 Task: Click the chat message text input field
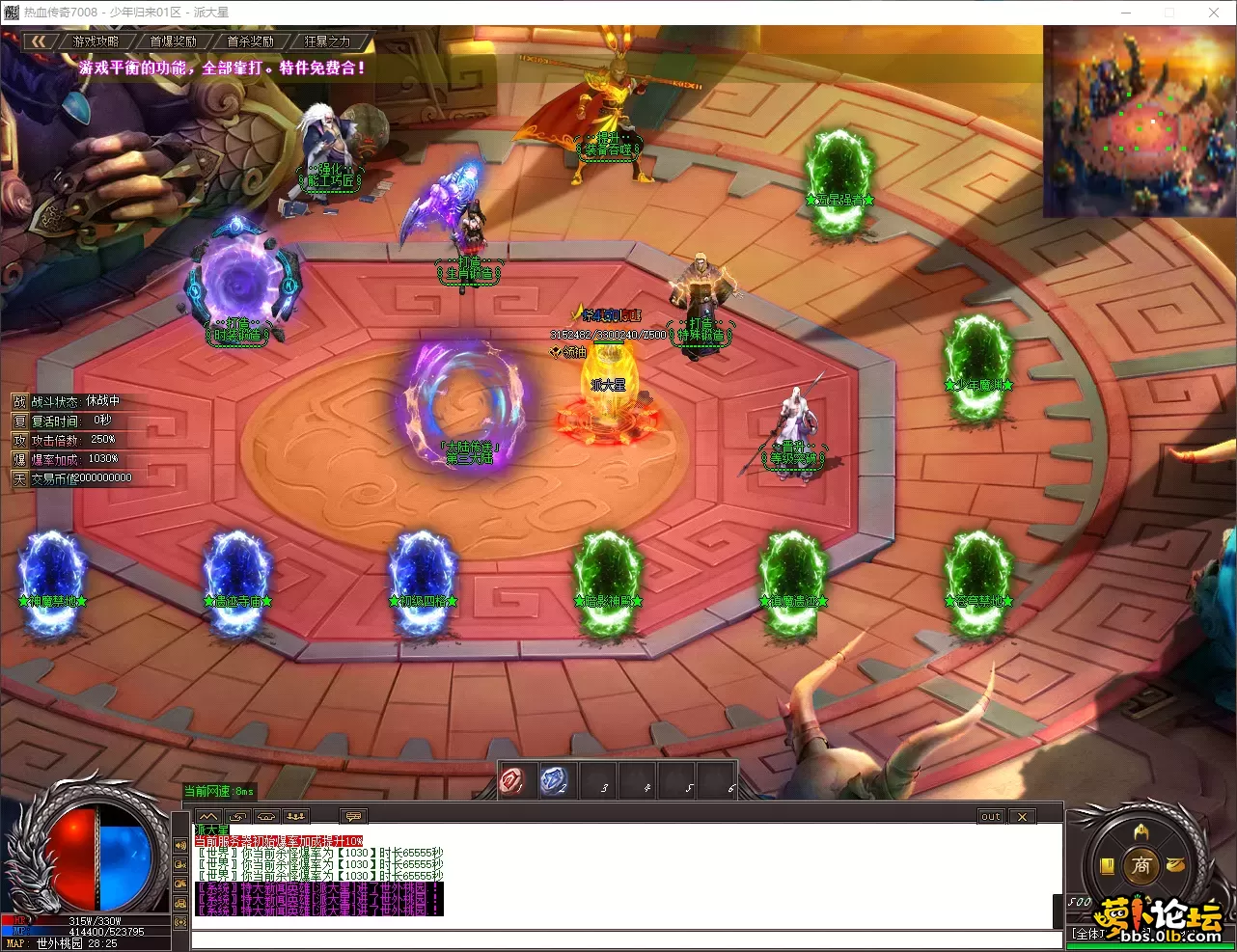coord(618,939)
